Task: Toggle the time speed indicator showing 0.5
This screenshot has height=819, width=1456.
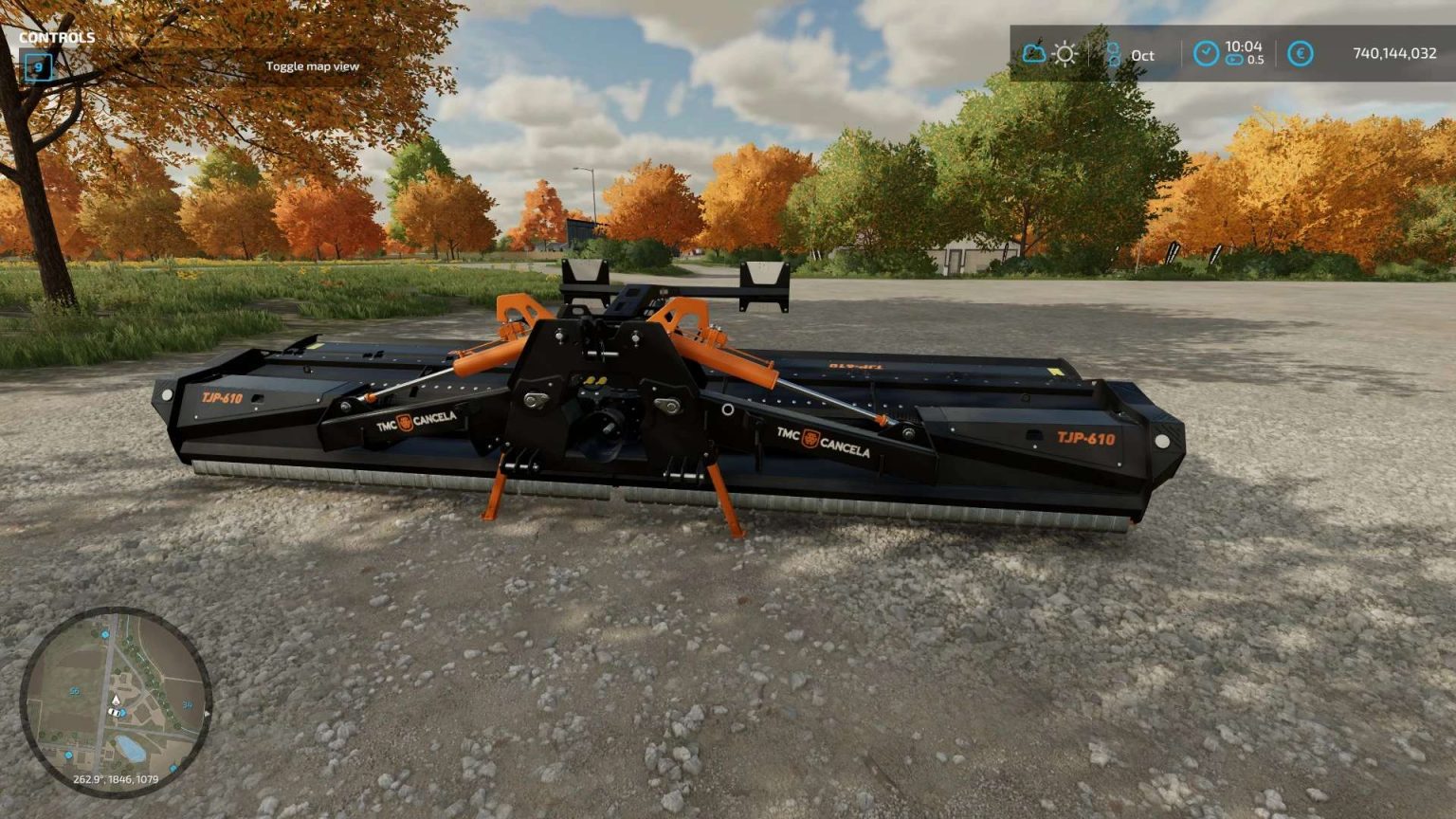Action: click(1255, 59)
